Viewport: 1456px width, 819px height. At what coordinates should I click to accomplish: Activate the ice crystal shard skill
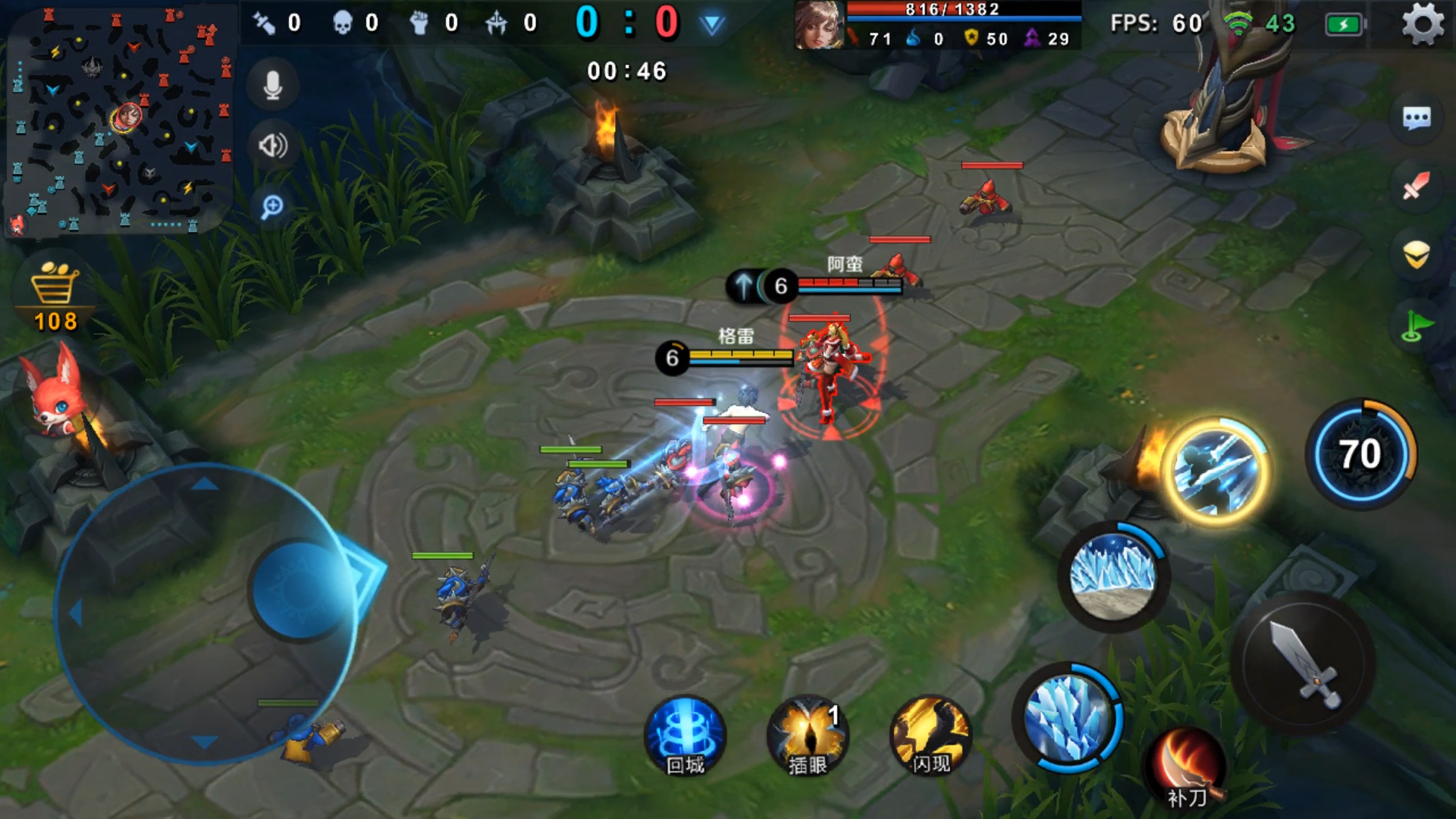1068,718
